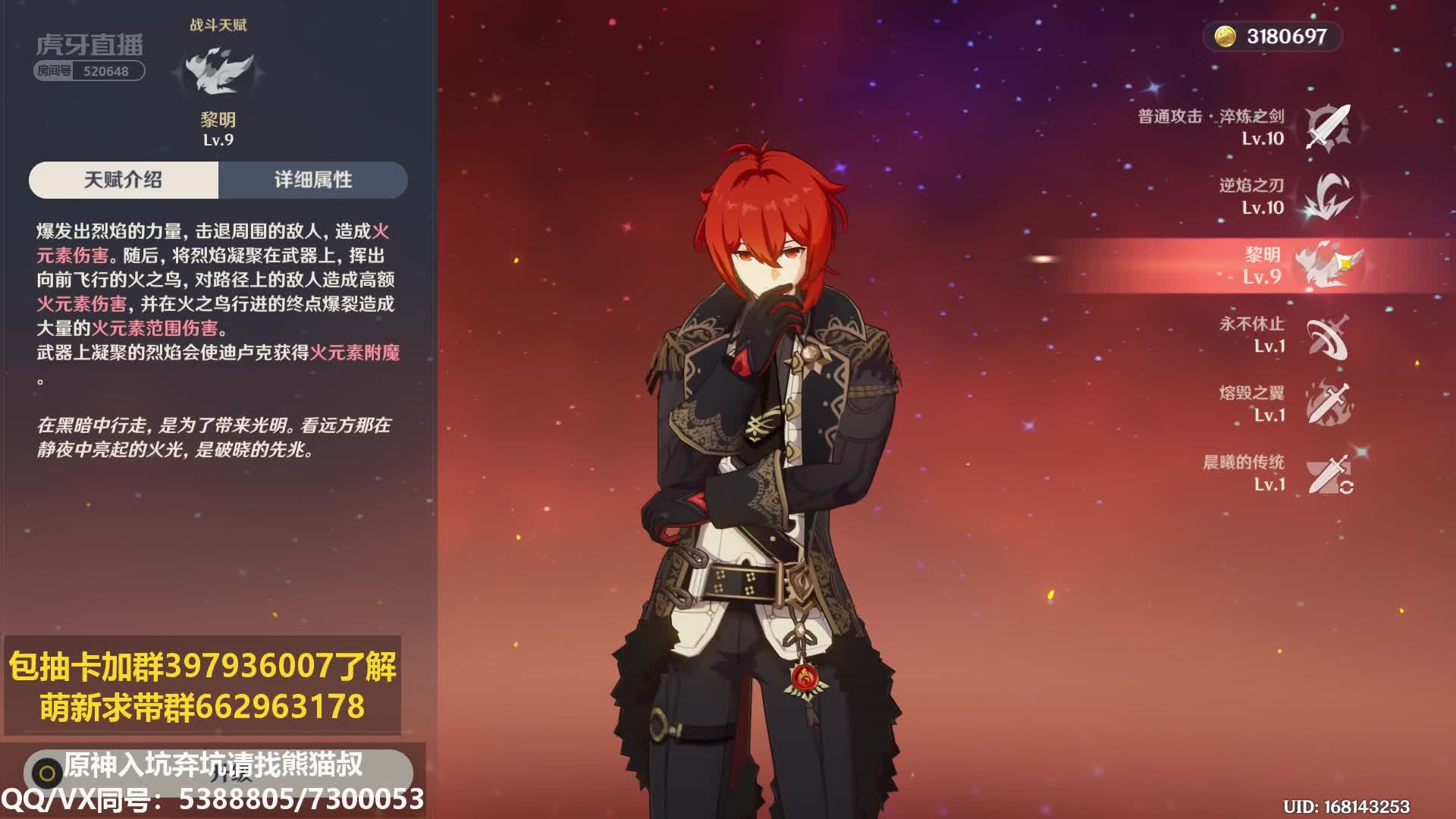Select the 普通攻击·淬炼之剑 talent
The height and width of the screenshot is (819, 1456).
[x=1328, y=127]
